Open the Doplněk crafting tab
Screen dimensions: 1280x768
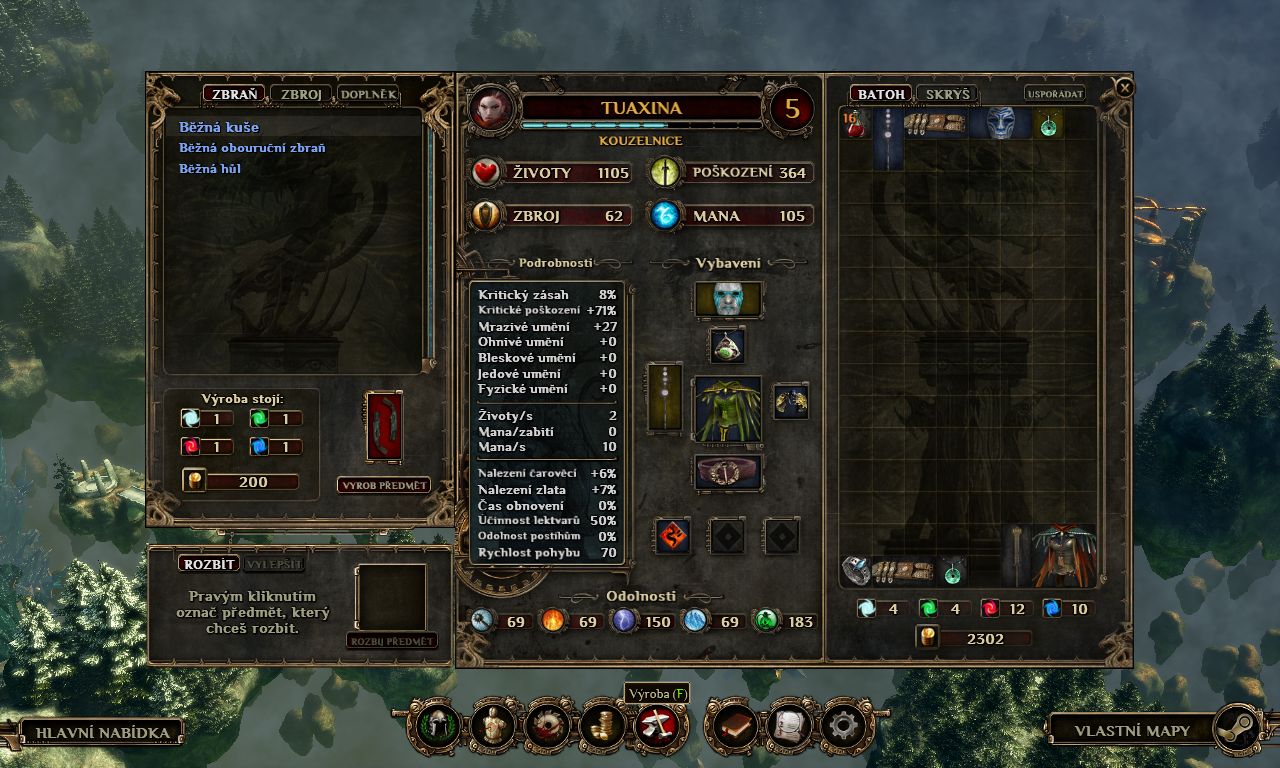[368, 94]
